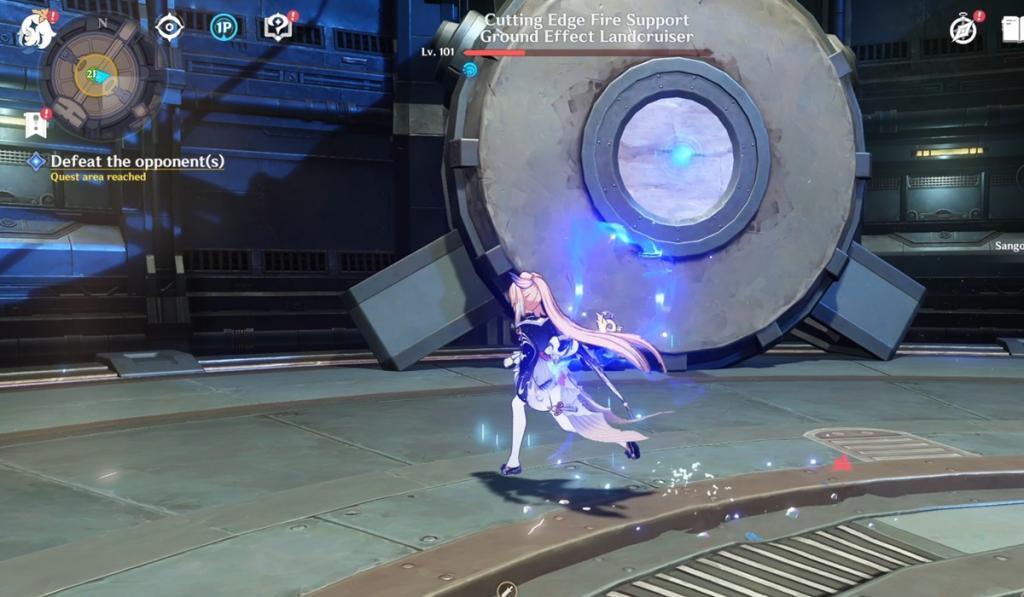Open the map from the circular minimap
1024x597 pixels.
[x=100, y=74]
